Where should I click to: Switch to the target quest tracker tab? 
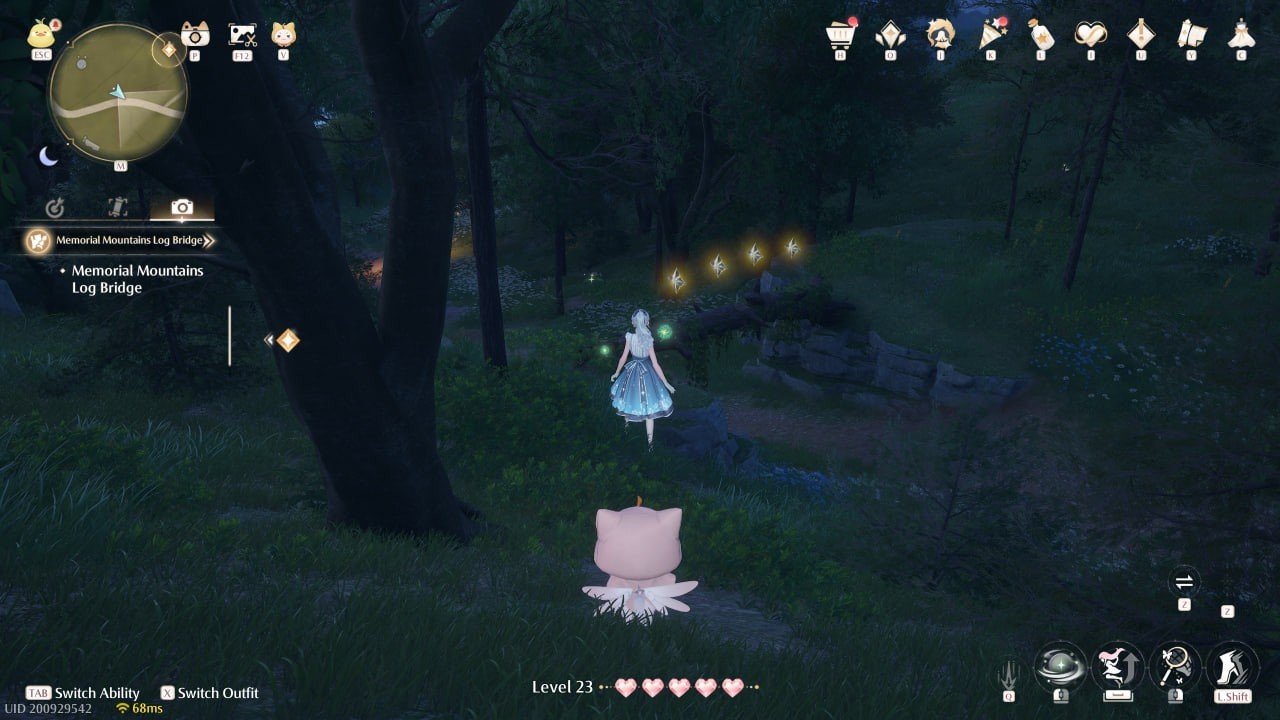pyautogui.click(x=55, y=208)
